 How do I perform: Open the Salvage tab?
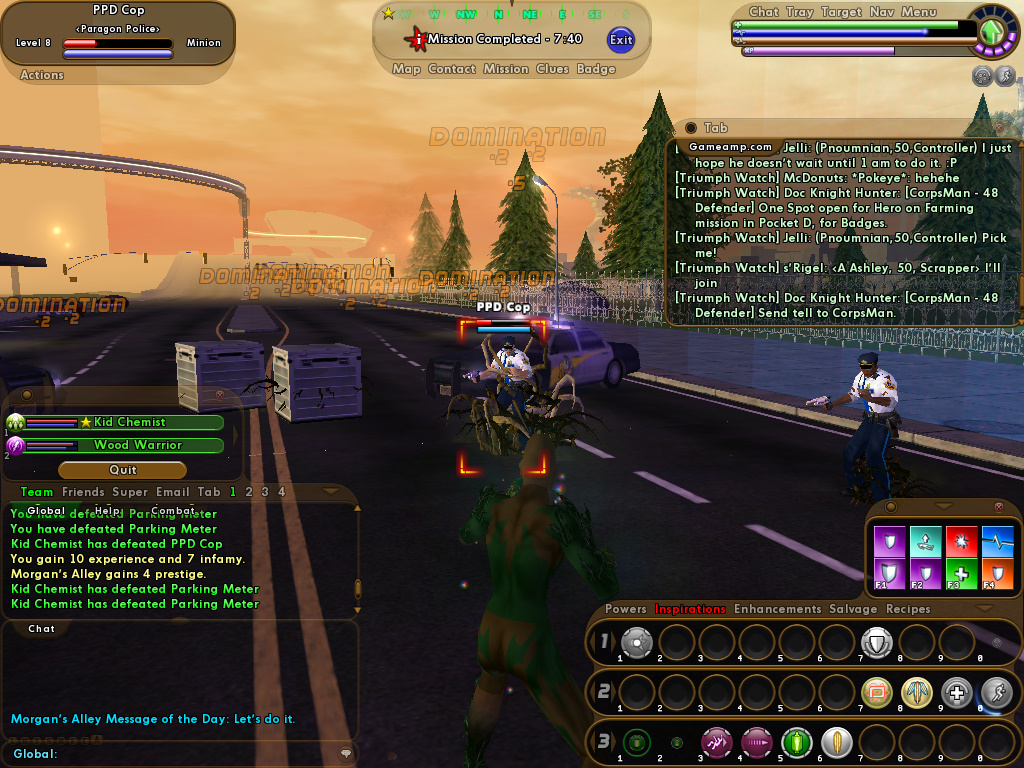click(853, 609)
